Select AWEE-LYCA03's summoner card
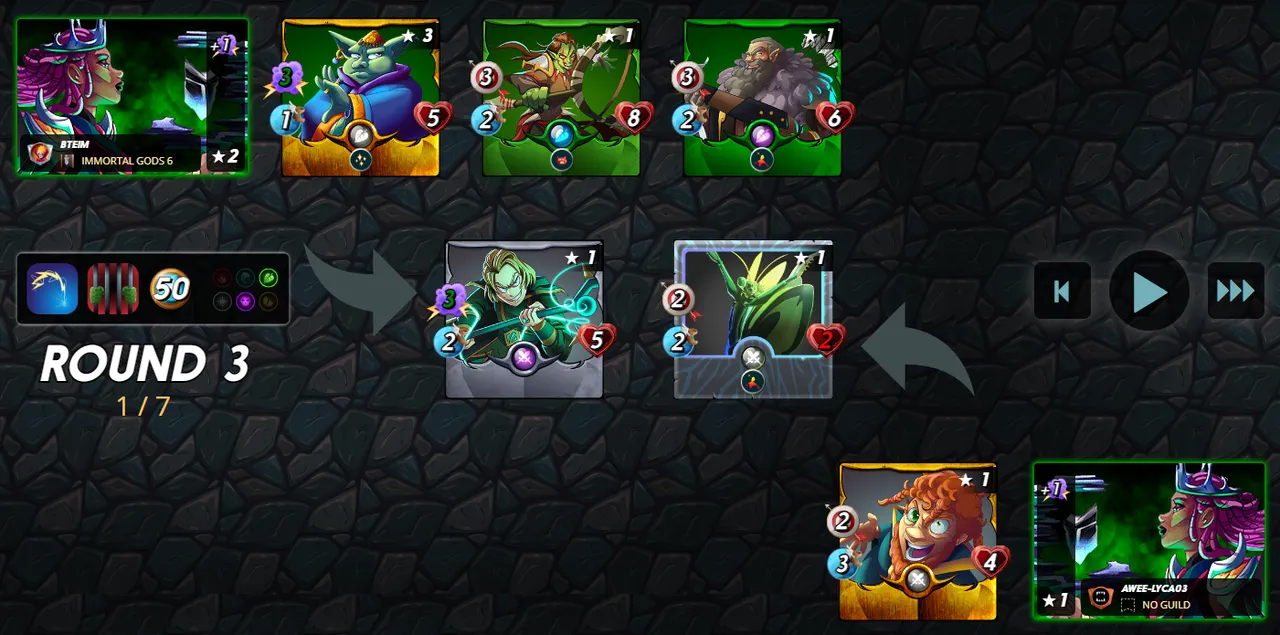The width and height of the screenshot is (1280, 635). click(1148, 539)
